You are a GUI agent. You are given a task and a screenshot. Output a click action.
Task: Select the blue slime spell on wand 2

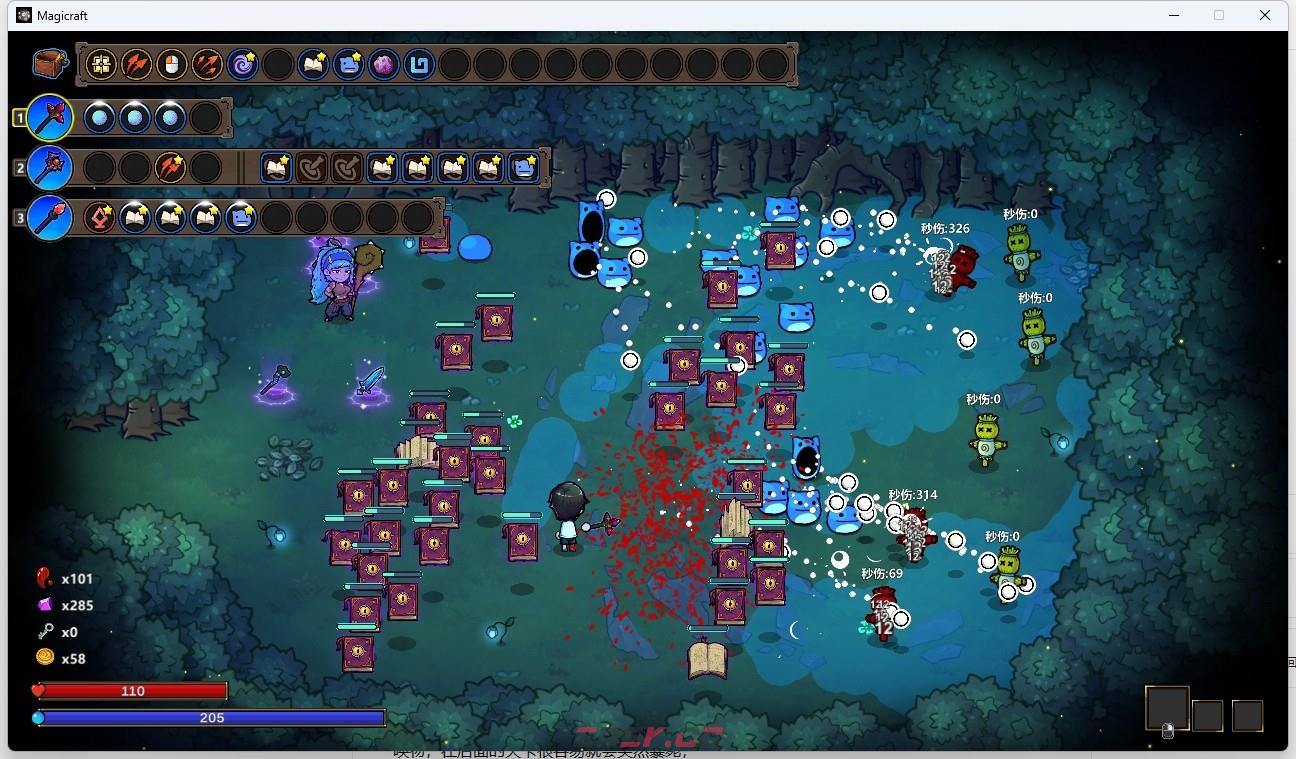523,167
